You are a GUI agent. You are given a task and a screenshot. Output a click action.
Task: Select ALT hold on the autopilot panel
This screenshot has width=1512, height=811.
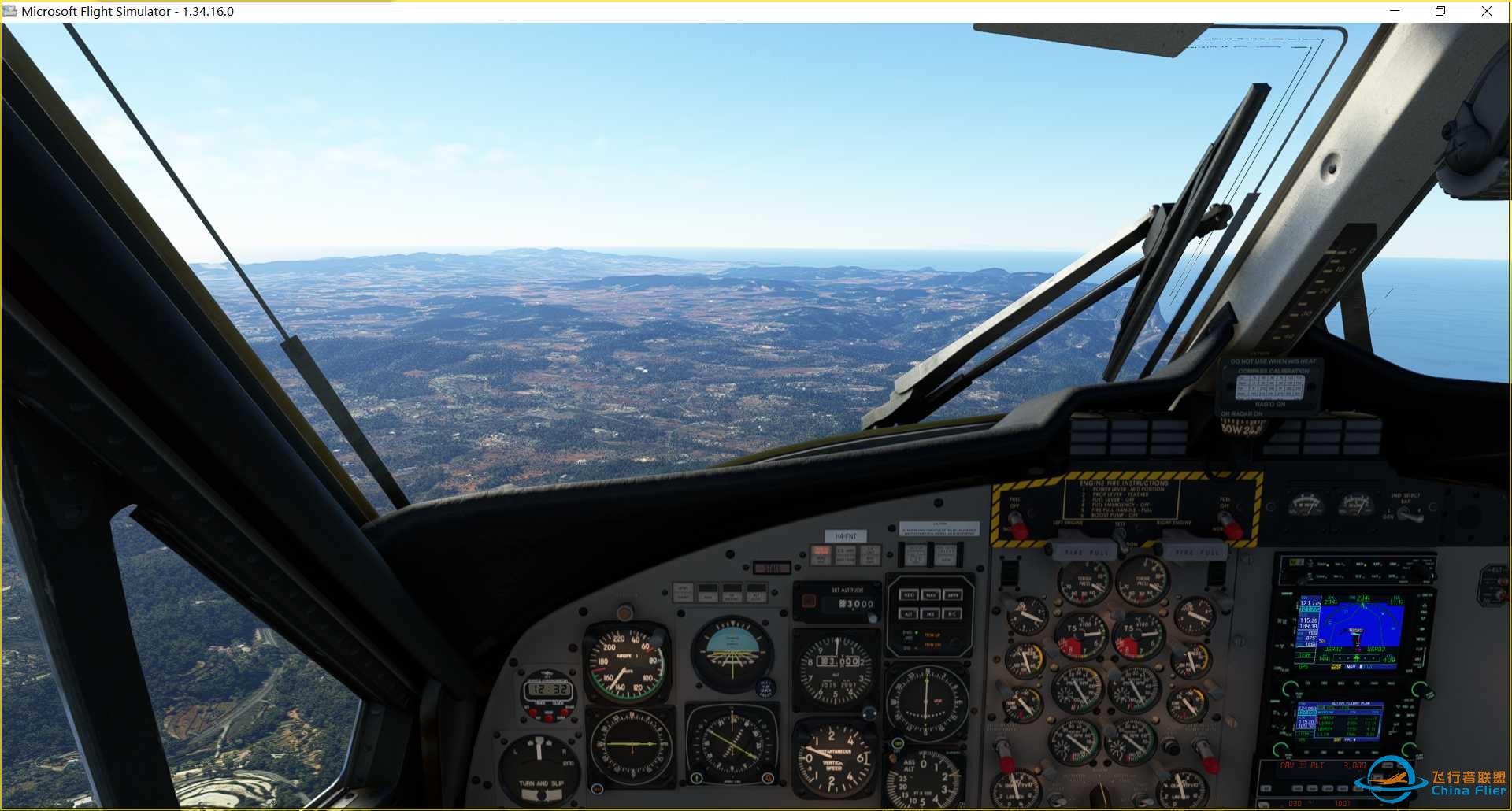[x=909, y=614]
